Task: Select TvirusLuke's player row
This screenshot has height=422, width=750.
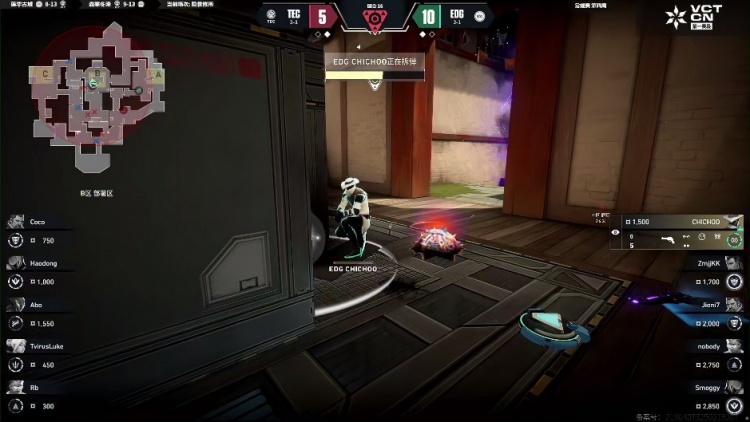Action: pos(40,356)
